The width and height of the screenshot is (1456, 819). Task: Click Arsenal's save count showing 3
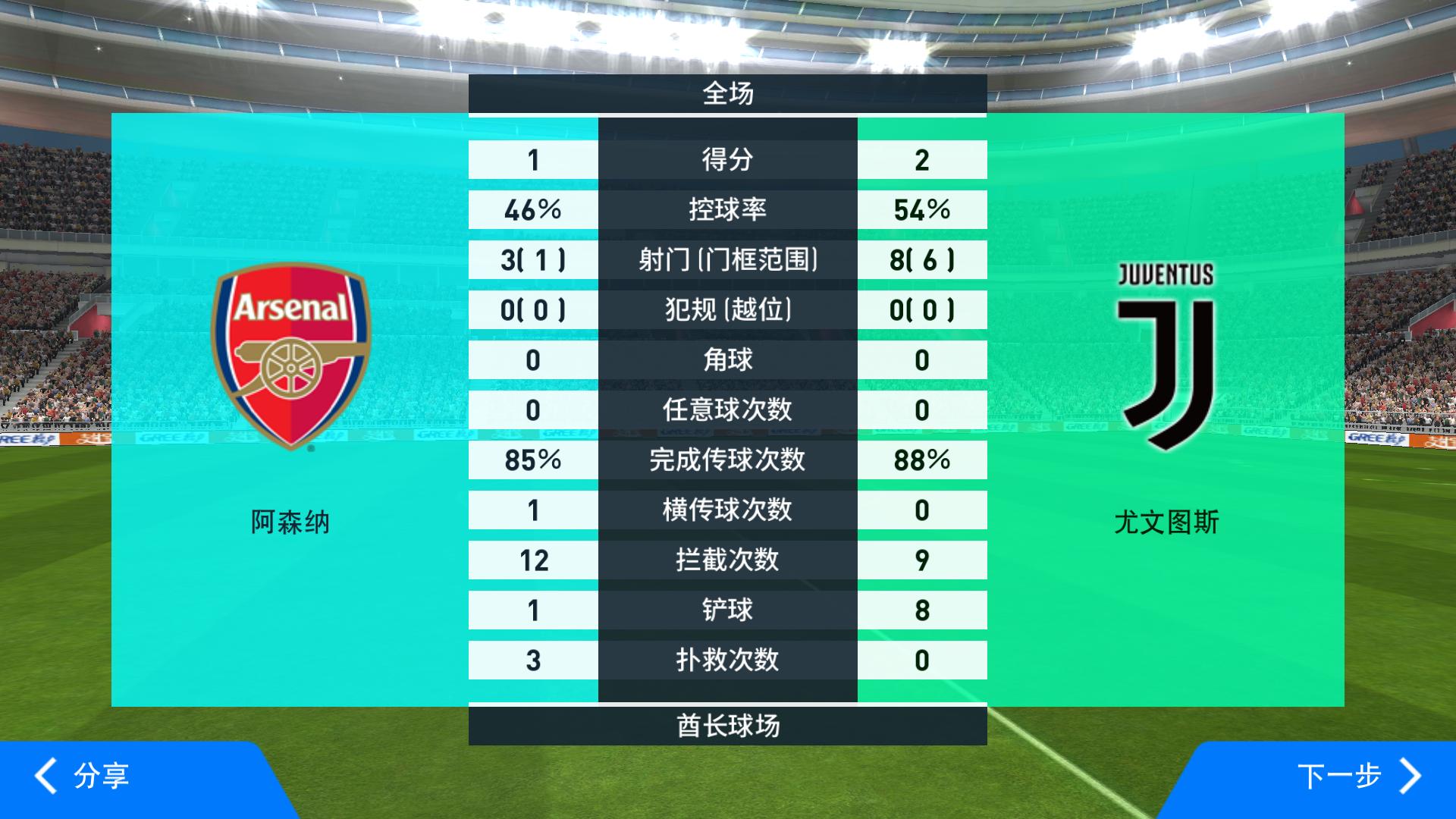tap(532, 660)
